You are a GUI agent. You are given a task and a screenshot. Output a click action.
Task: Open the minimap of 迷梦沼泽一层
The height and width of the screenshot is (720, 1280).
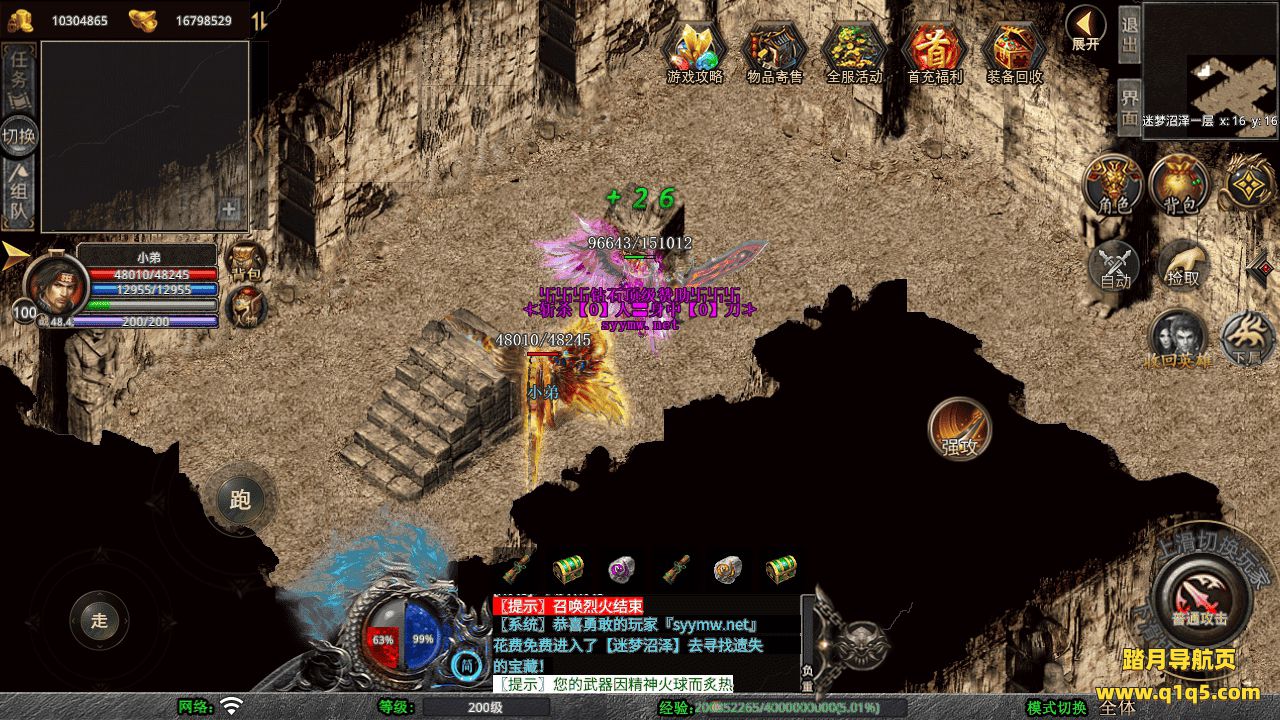click(1210, 60)
